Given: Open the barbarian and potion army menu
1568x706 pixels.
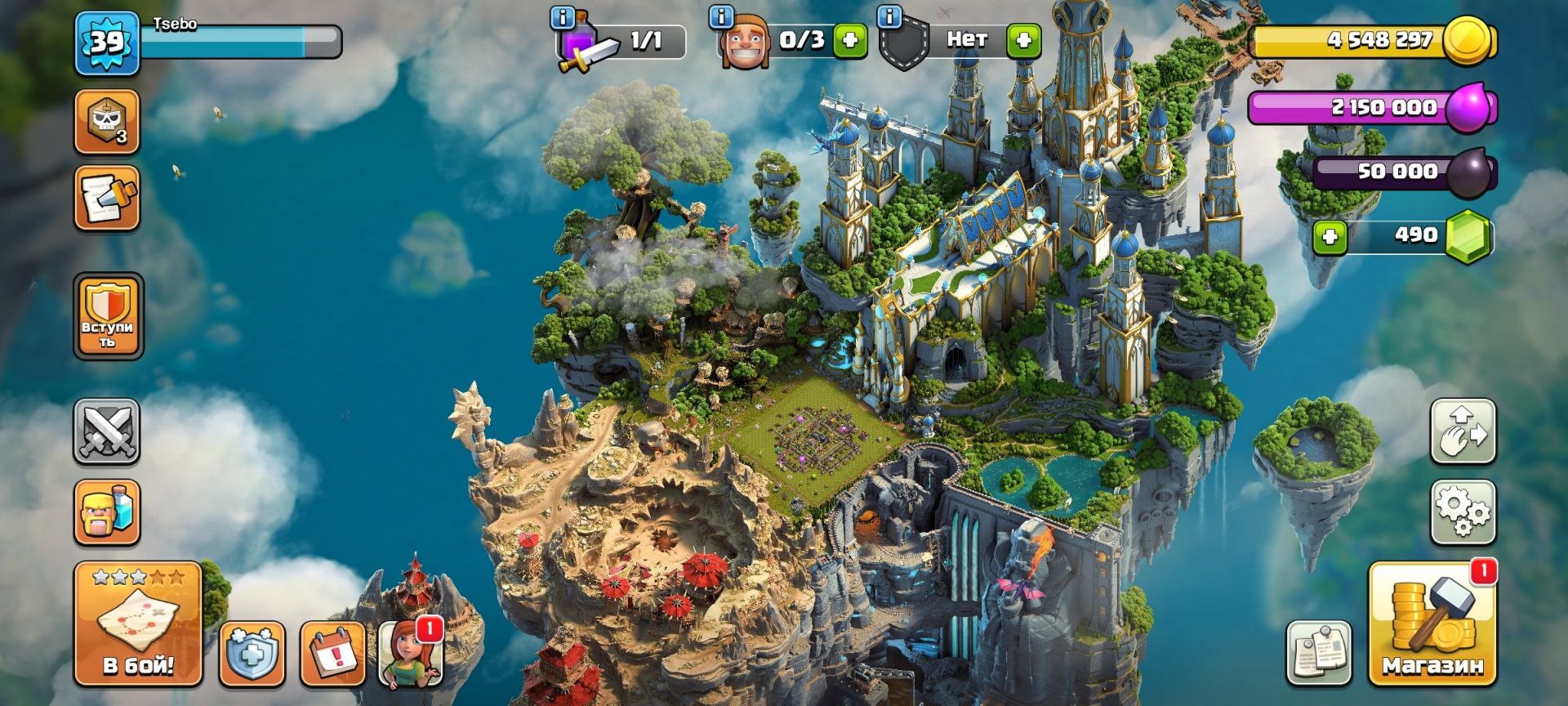Looking at the screenshot, I should [107, 512].
